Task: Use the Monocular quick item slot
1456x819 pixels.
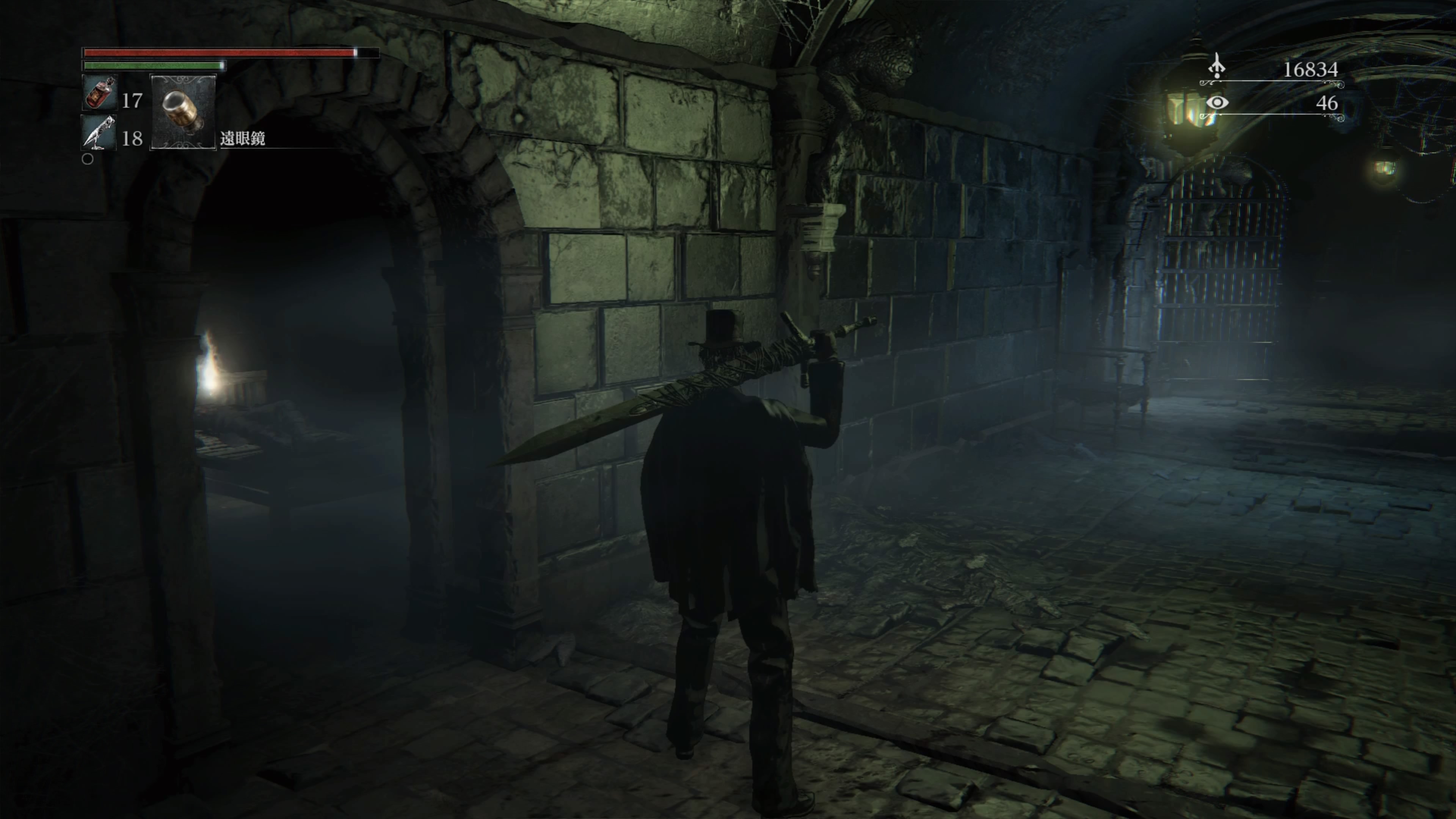Action: tap(183, 111)
